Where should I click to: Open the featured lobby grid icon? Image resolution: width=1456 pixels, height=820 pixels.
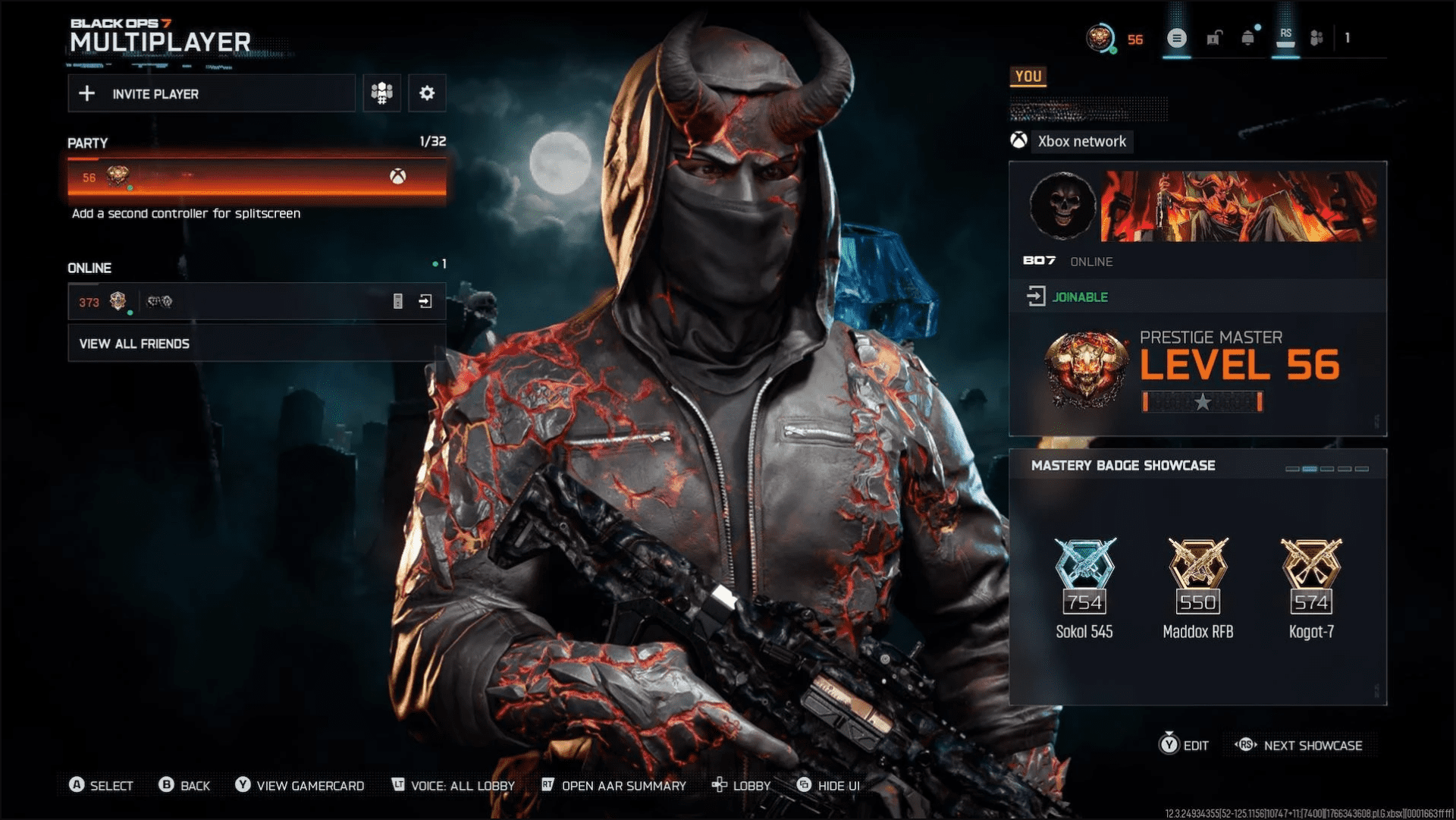(x=381, y=93)
